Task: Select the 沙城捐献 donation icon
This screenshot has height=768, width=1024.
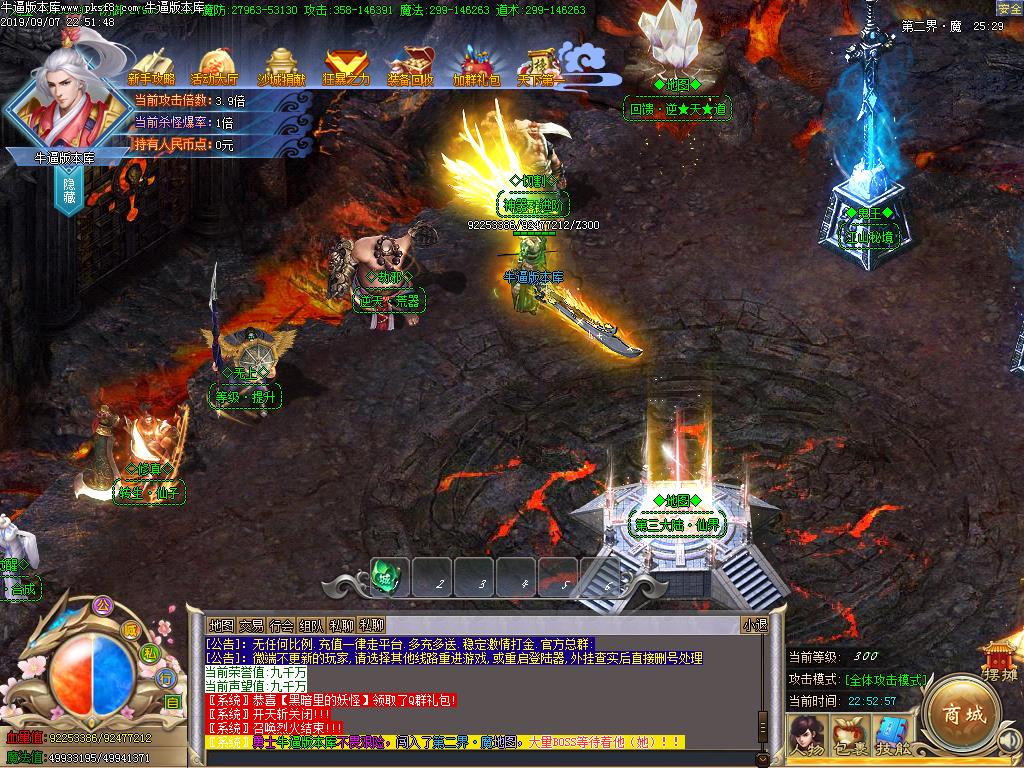Action: 283,67
